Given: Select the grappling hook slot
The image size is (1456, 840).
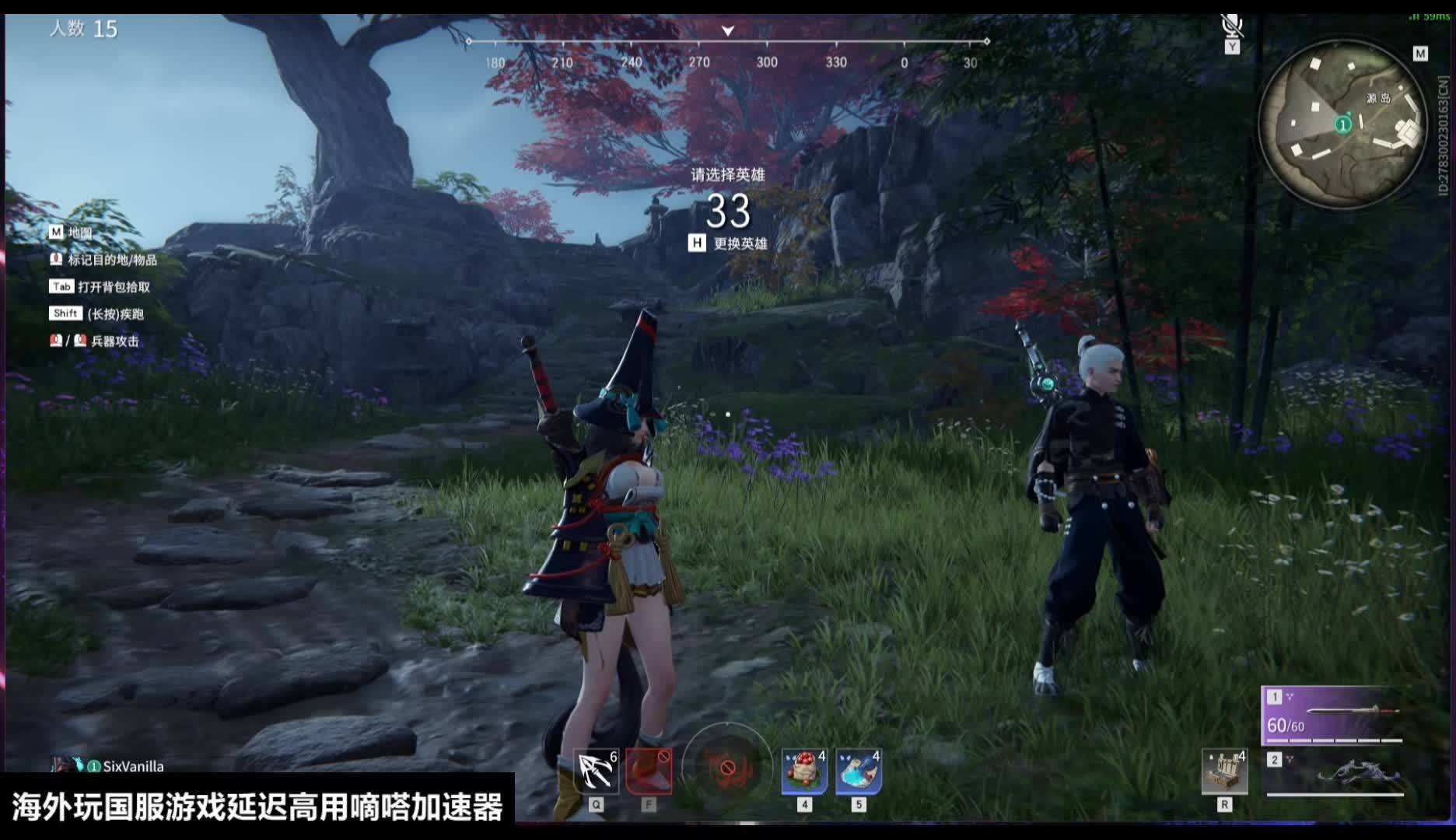Looking at the screenshot, I should click(597, 771).
